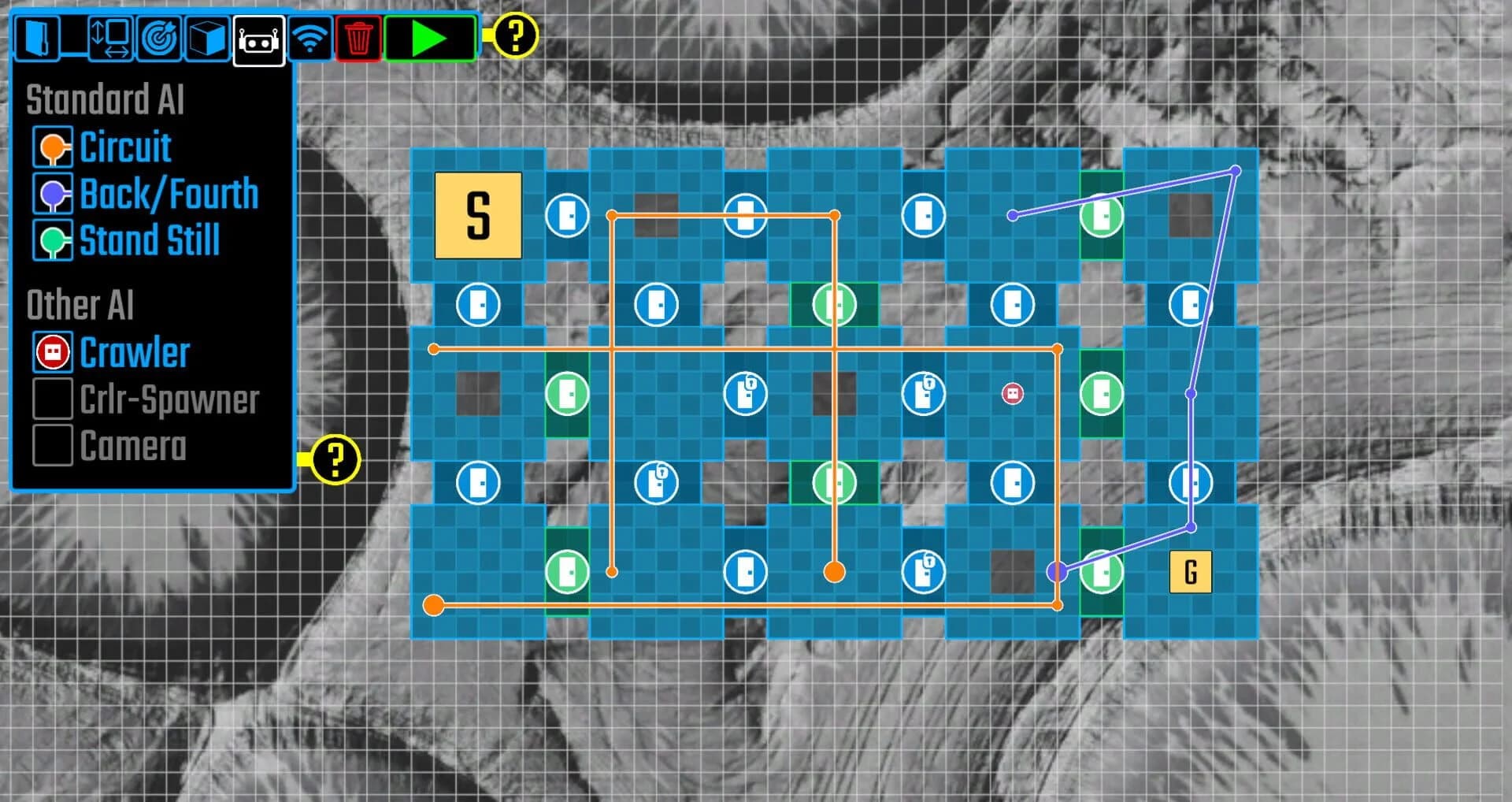Click the red crawler enemy on the grid
This screenshot has width=1512, height=802.
pyautogui.click(x=1013, y=394)
